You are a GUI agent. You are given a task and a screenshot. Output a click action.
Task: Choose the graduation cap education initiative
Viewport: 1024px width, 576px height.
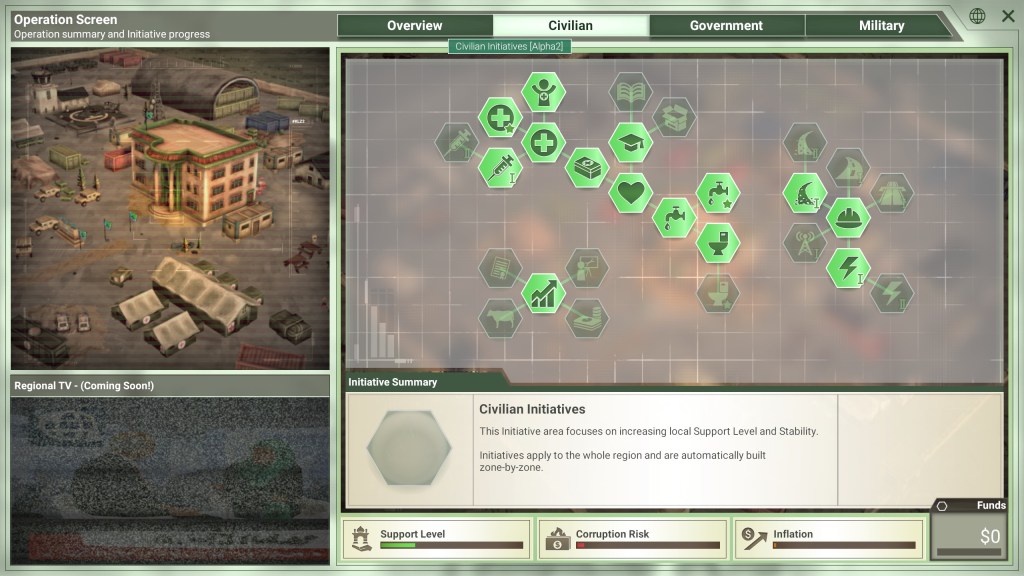click(630, 142)
